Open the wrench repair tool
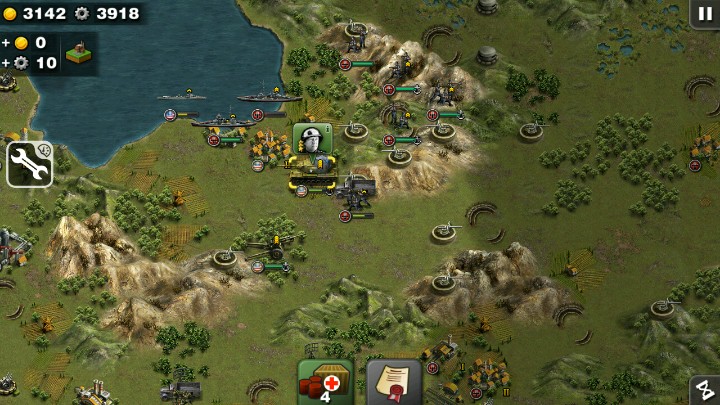The width and height of the screenshot is (720, 405). (x=29, y=164)
